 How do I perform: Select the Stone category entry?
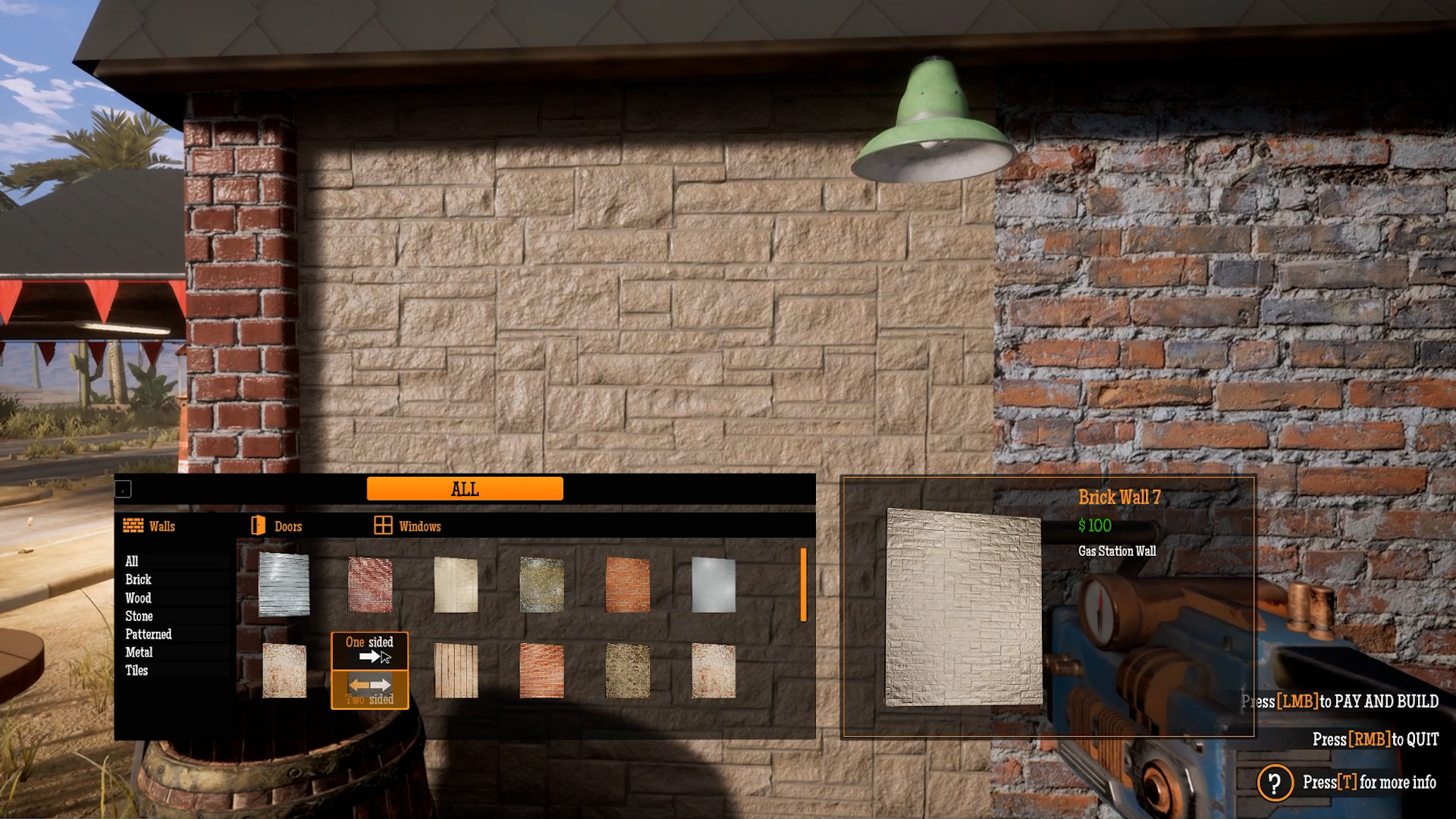[139, 616]
